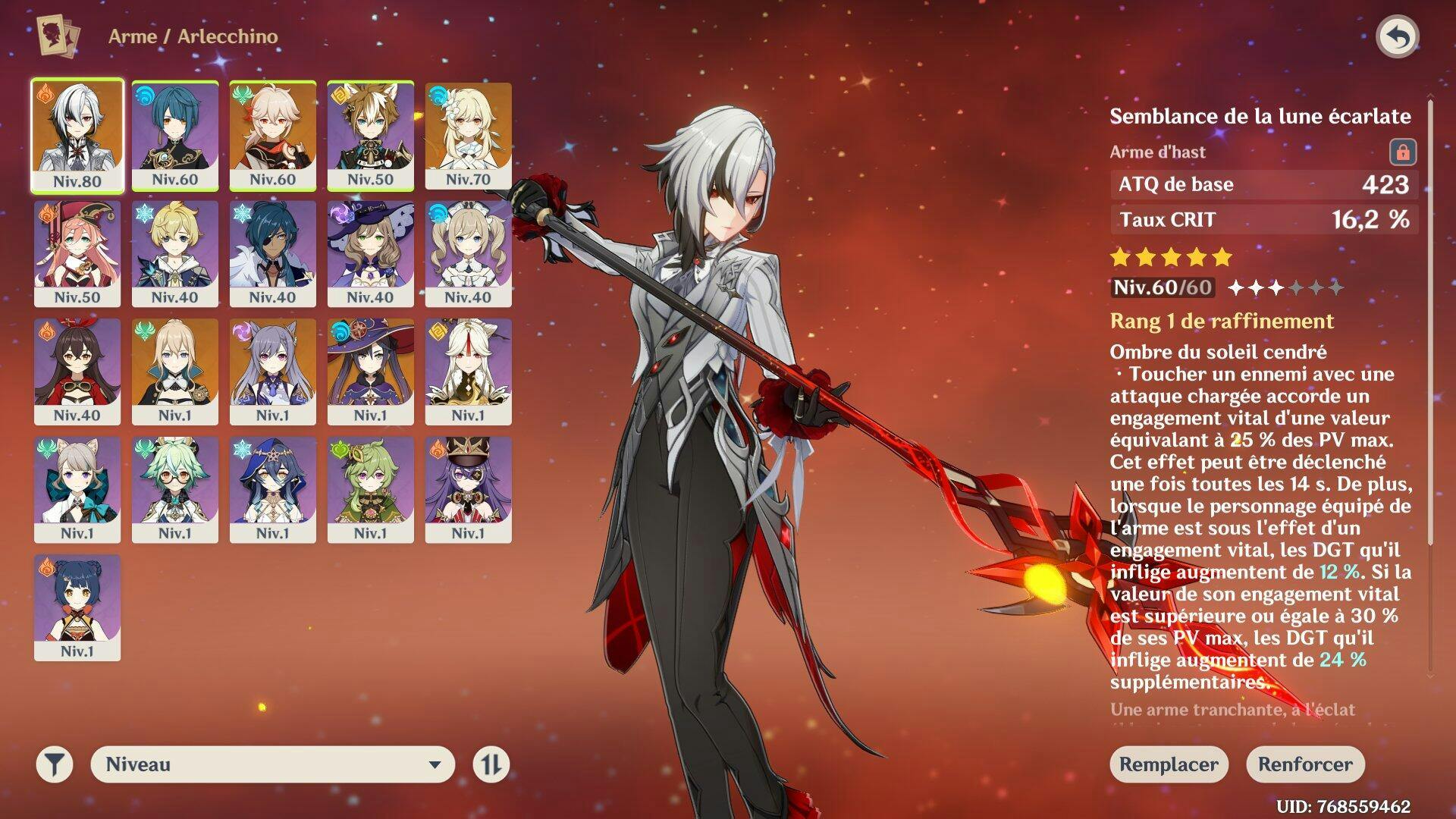Viewport: 1456px width, 819px height.
Task: Select Ningguang's portrait
Action: [469, 371]
